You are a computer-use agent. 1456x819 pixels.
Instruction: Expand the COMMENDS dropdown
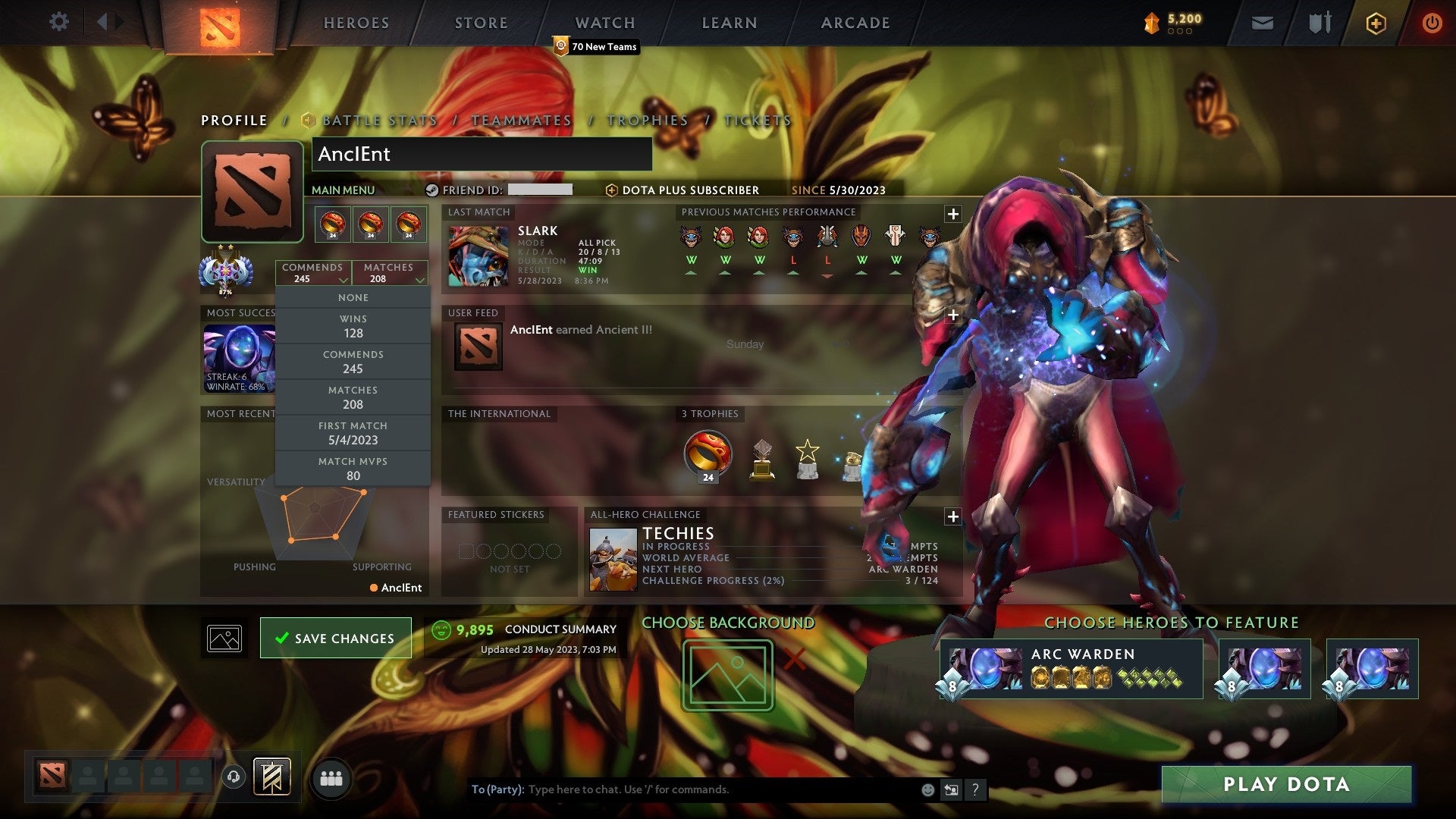(x=313, y=273)
